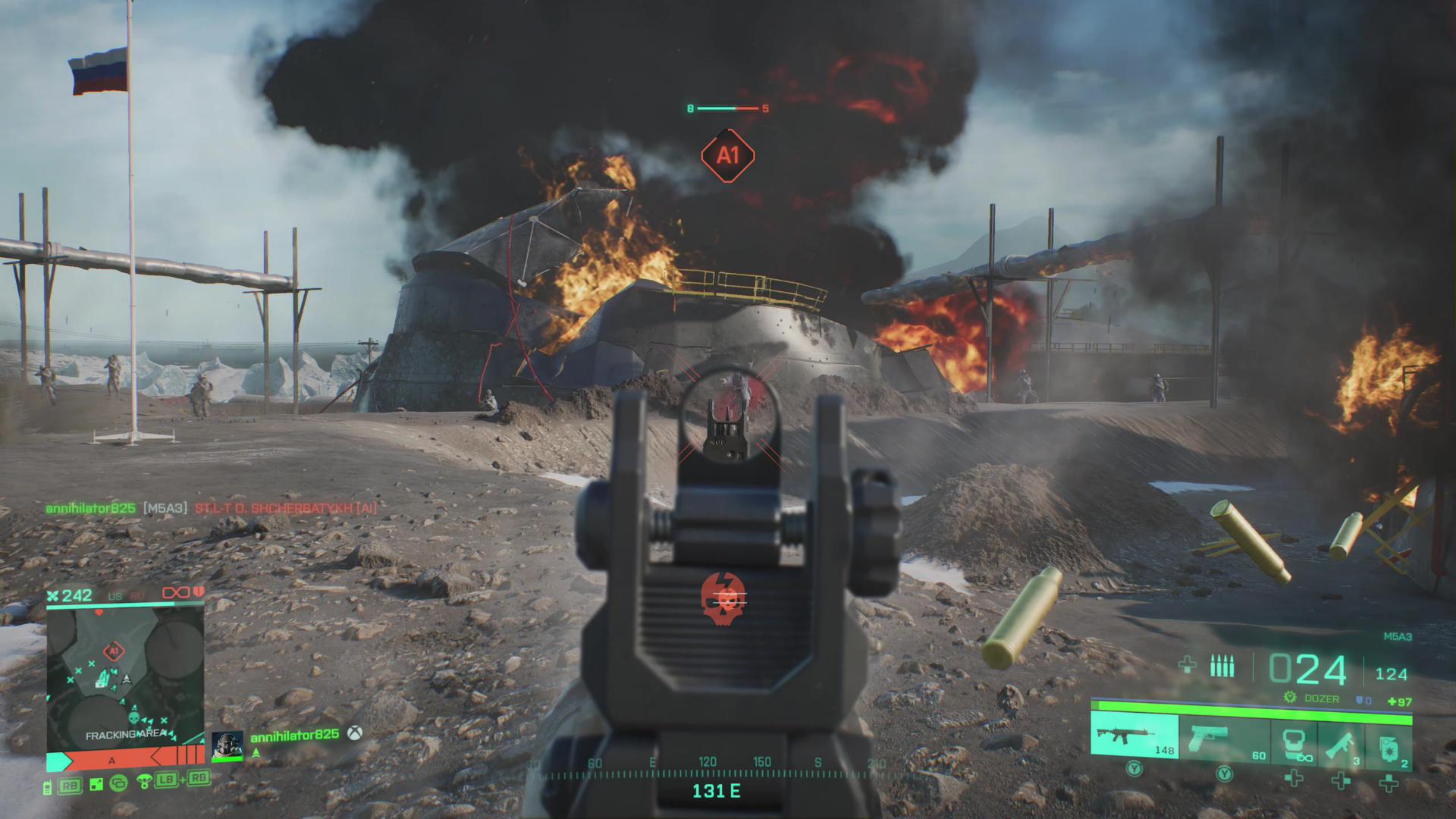Click the minimap expand icon
Image resolution: width=1456 pixels, height=819 pixels.
[x=96, y=785]
